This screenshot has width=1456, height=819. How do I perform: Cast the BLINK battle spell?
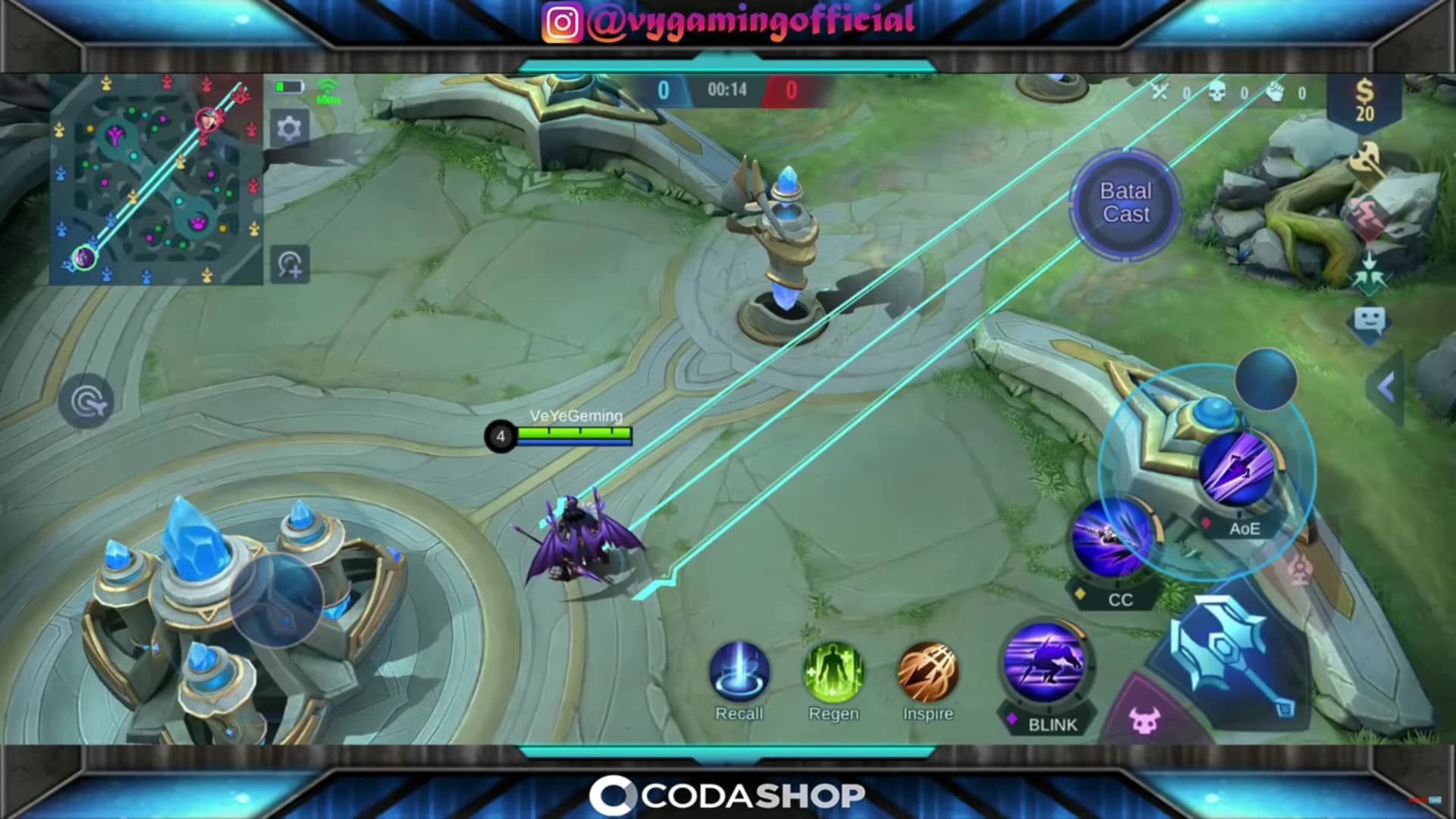[x=1043, y=667]
